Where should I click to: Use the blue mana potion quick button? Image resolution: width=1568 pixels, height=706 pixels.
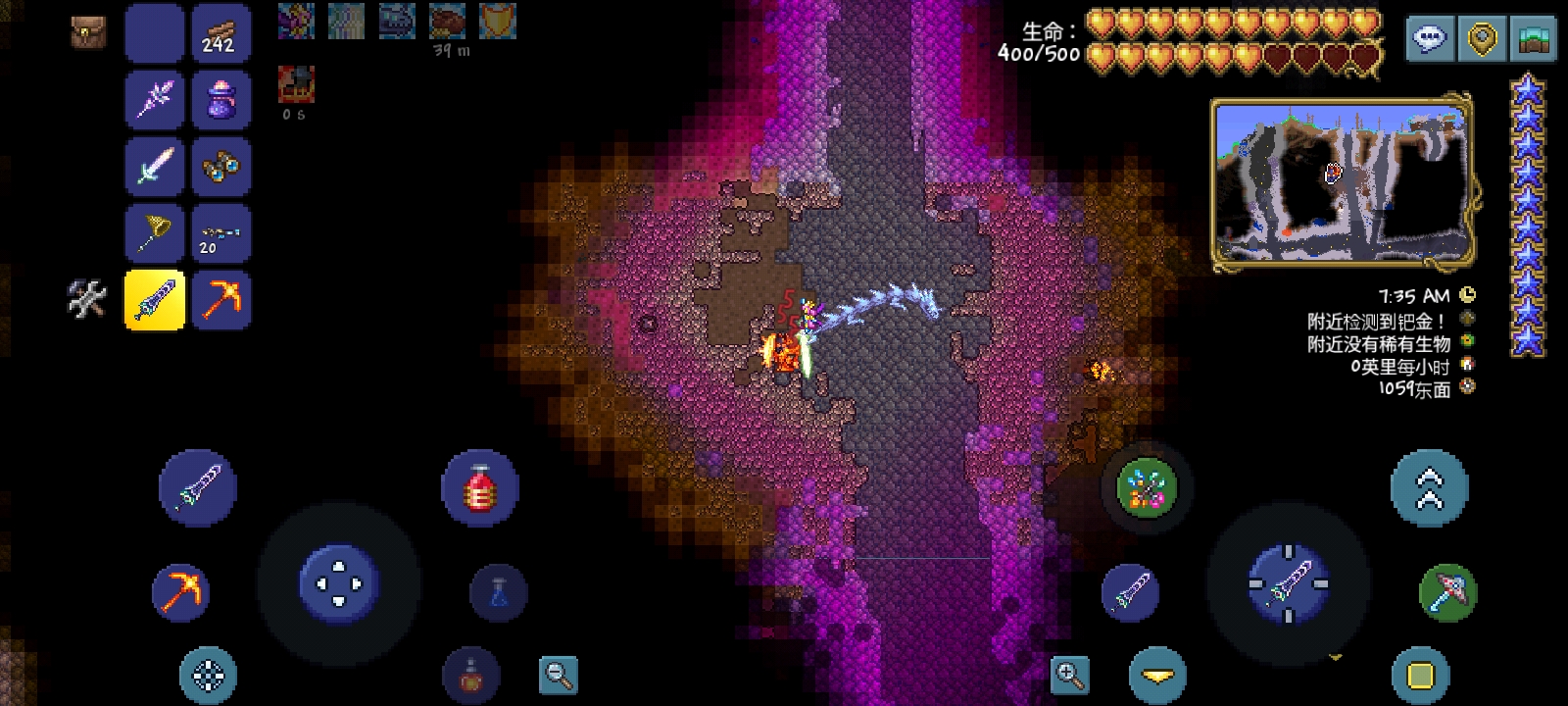pyautogui.click(x=498, y=592)
